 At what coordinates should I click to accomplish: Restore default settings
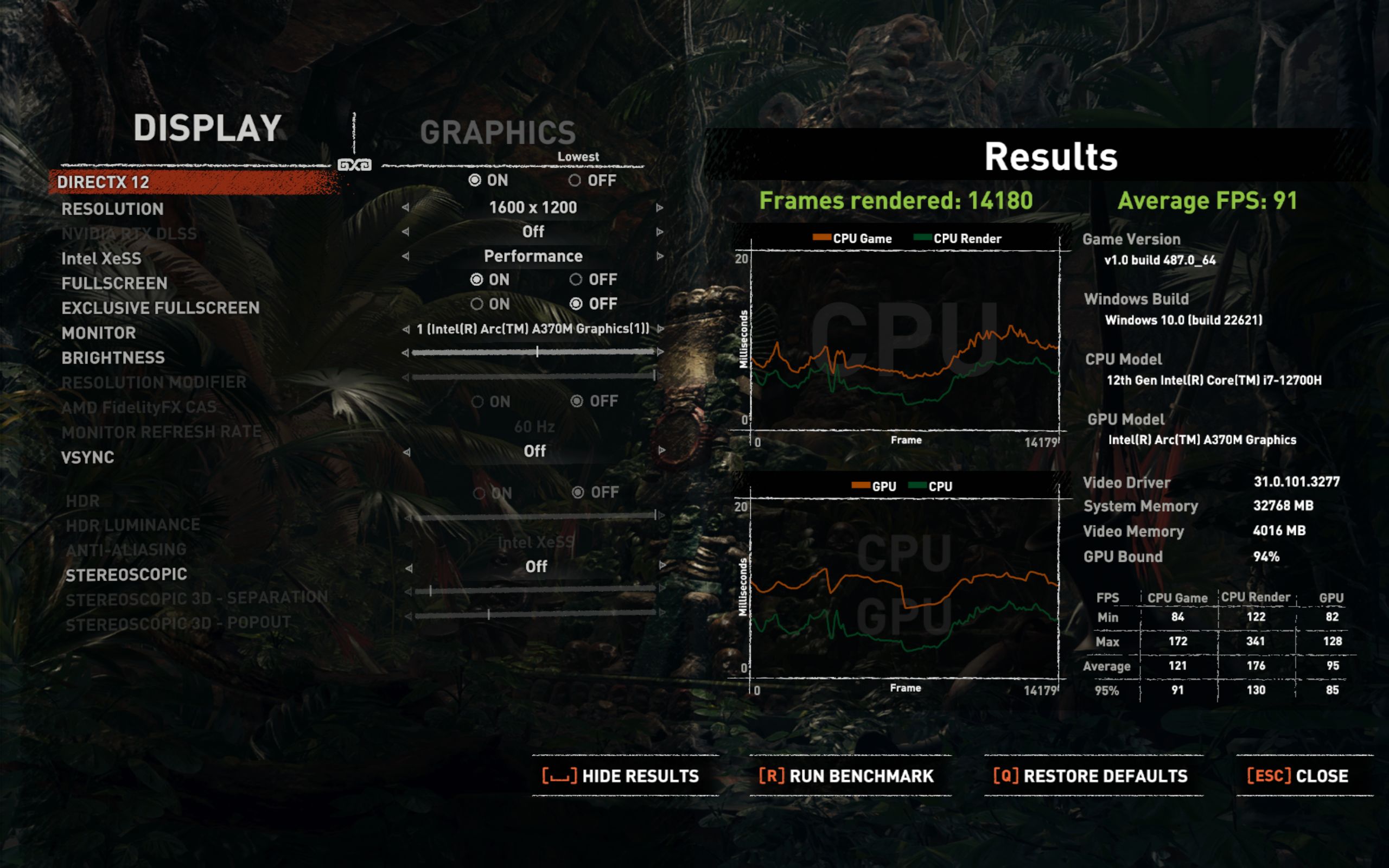tap(1091, 776)
